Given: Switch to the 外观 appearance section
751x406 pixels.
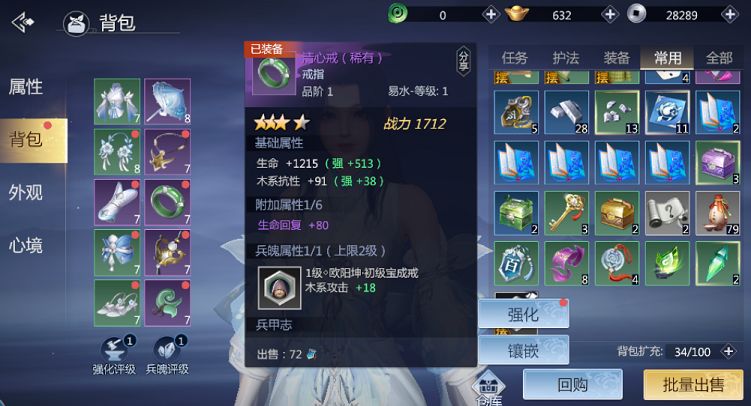Looking at the screenshot, I should point(26,192).
